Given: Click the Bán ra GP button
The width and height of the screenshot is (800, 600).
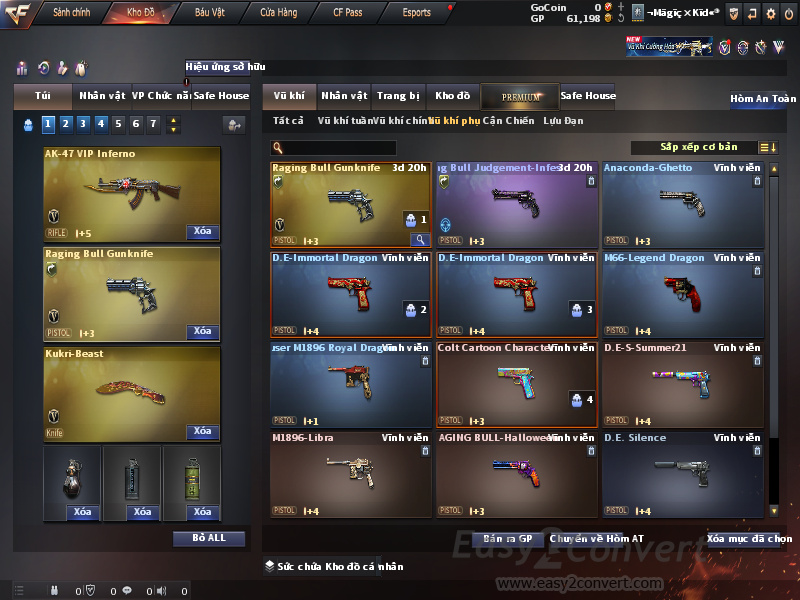Looking at the screenshot, I should (x=507, y=539).
